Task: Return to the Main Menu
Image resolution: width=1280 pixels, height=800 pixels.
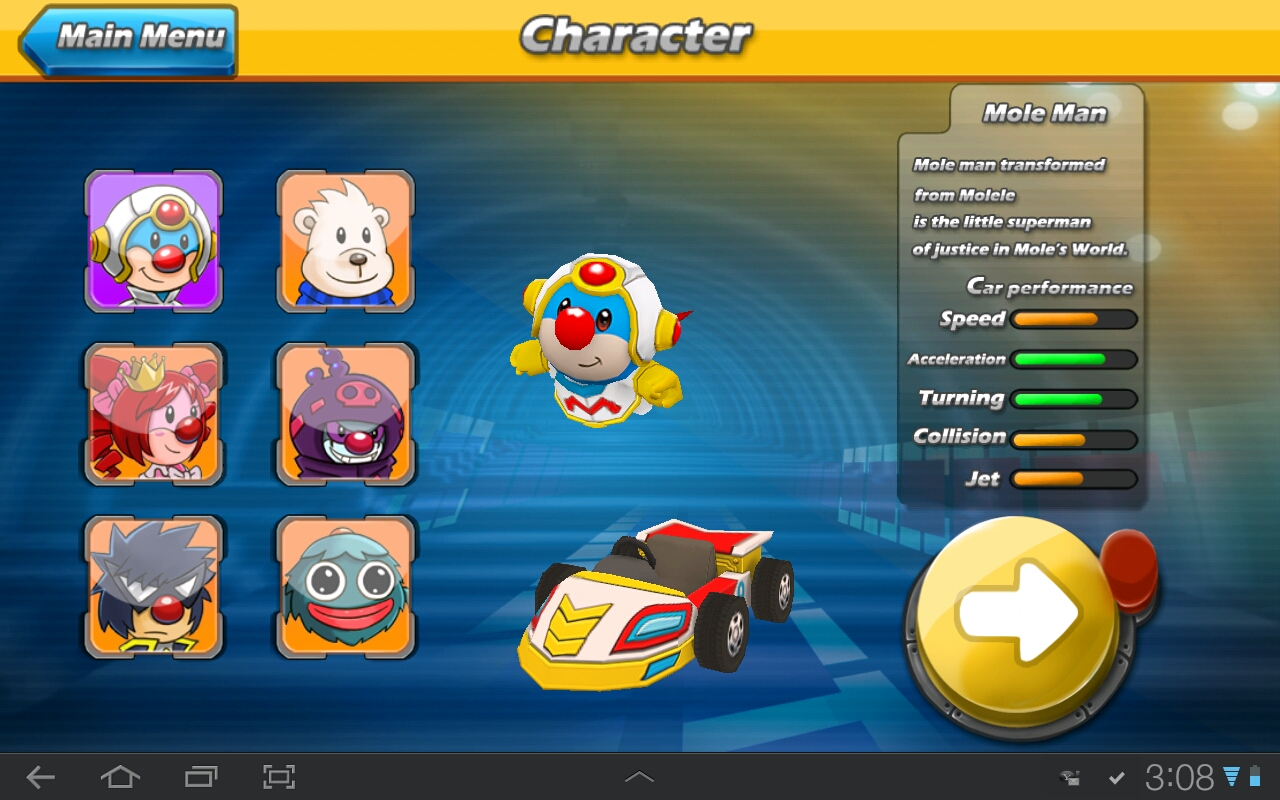Action: [x=130, y=40]
